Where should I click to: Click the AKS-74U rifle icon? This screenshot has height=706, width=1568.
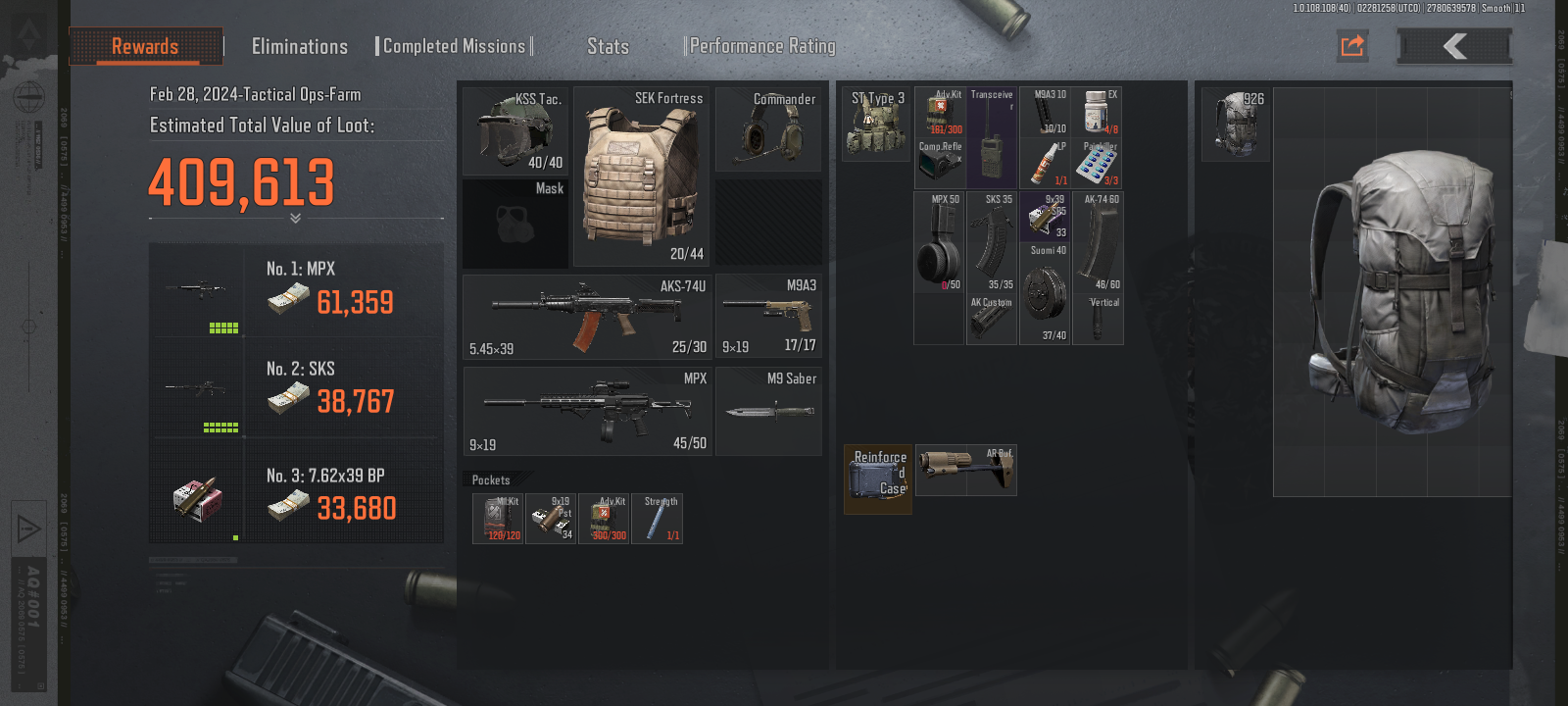click(588, 316)
